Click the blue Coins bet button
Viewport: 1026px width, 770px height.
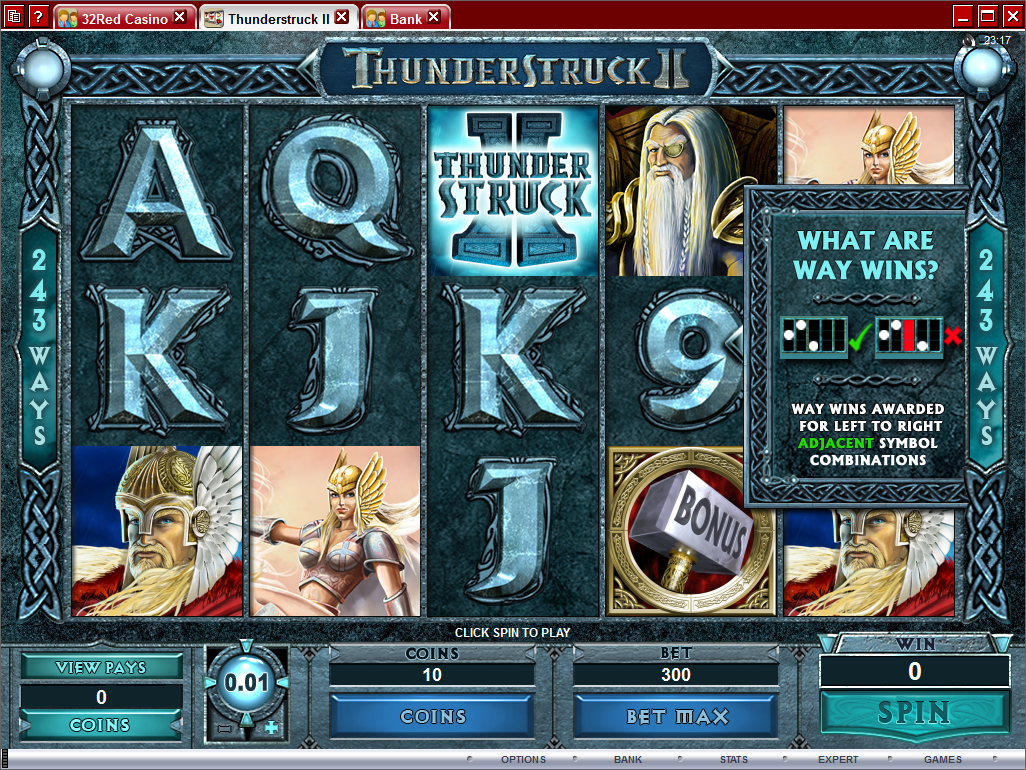pos(433,716)
